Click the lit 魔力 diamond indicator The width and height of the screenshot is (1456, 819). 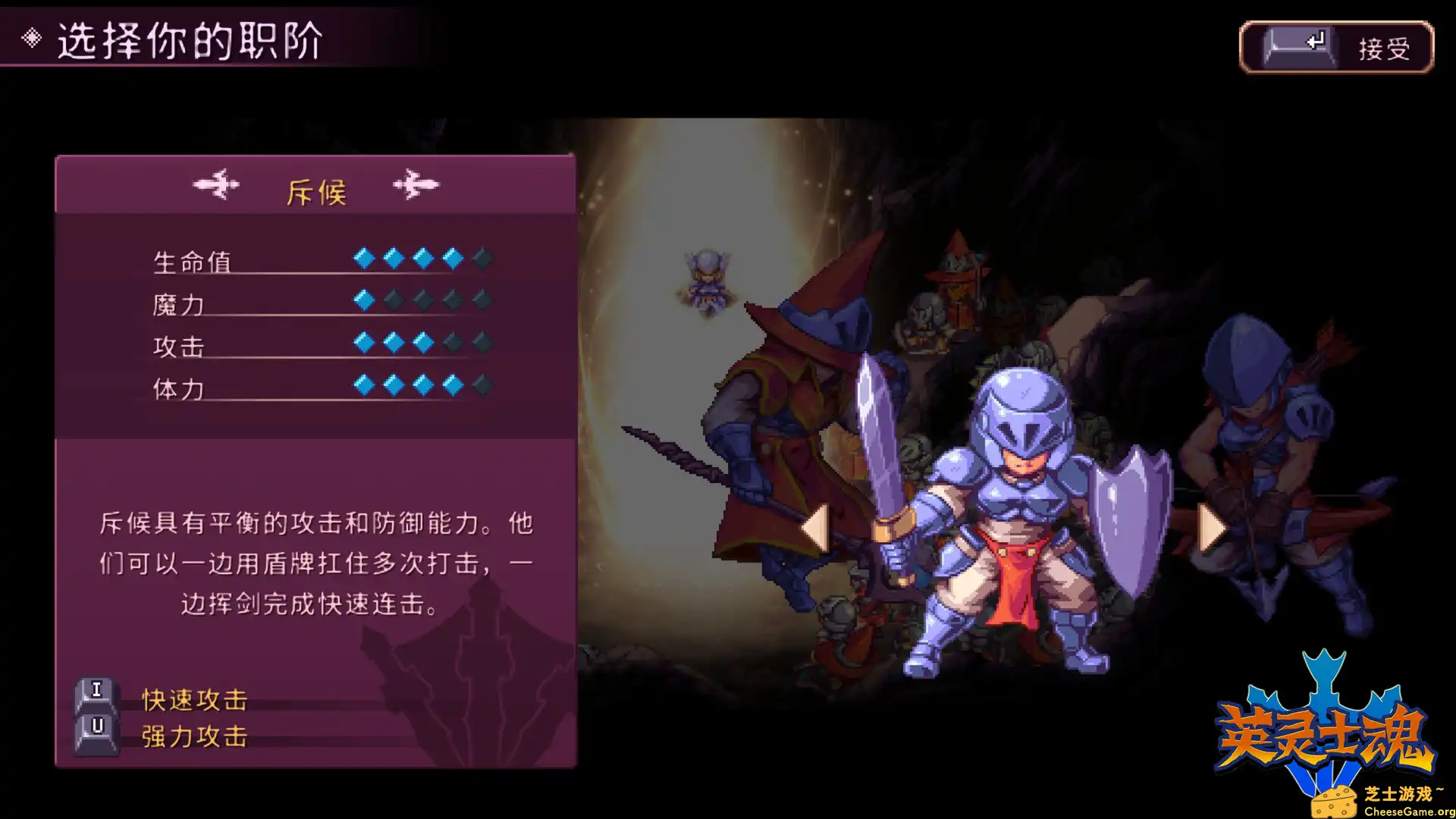[x=362, y=301]
